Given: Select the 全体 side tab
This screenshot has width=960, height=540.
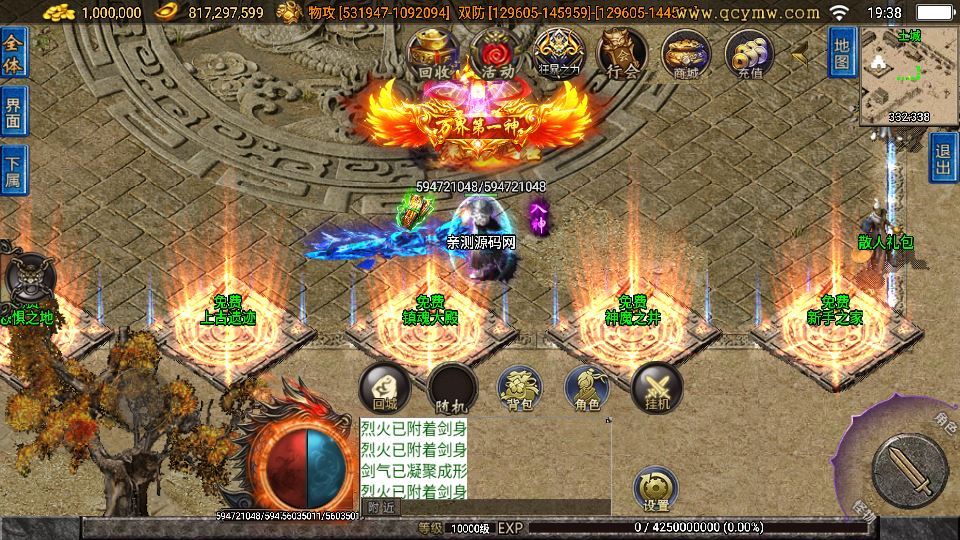Looking at the screenshot, I should click(14, 54).
